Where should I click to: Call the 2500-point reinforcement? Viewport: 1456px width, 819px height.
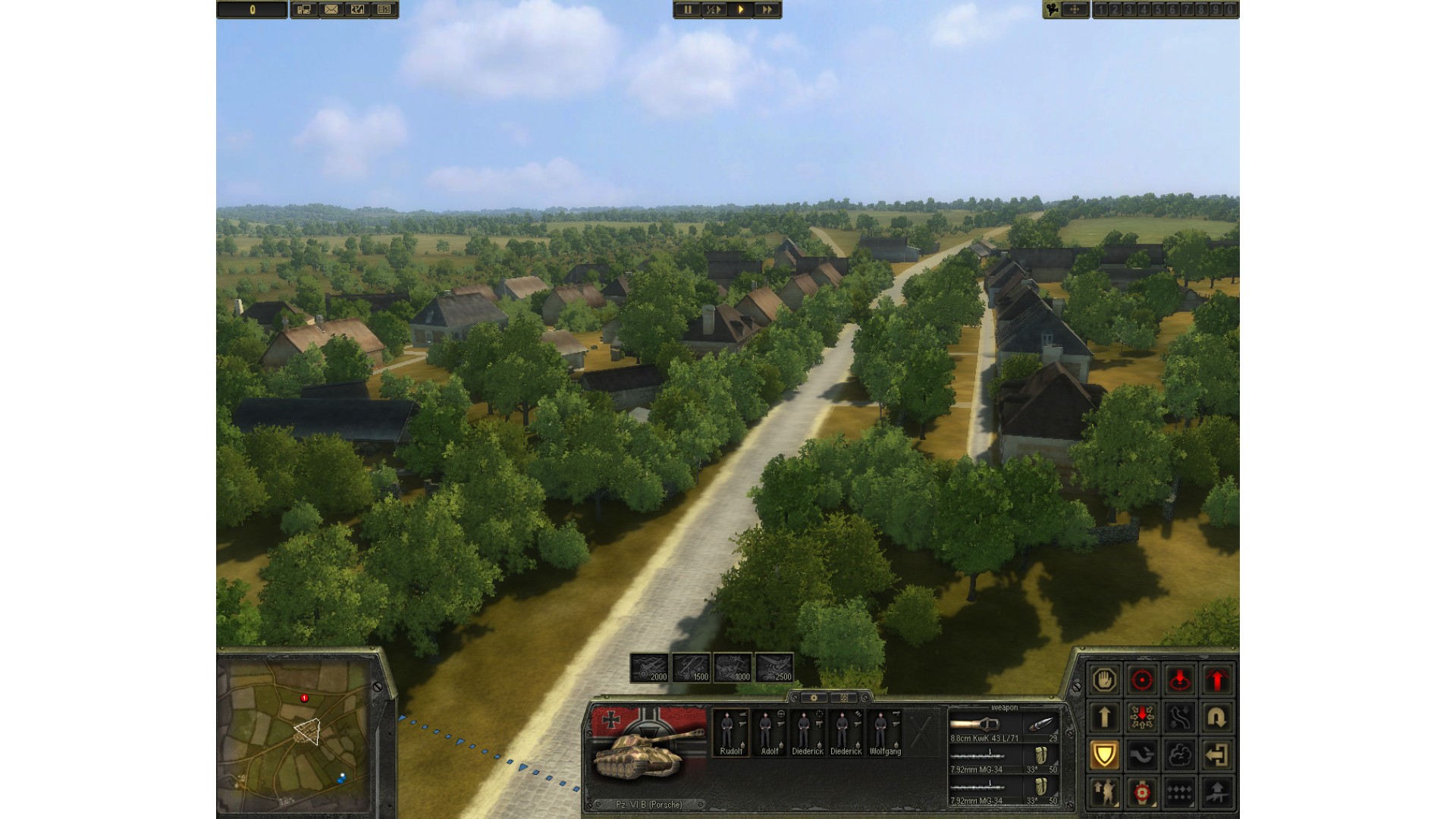click(x=773, y=668)
